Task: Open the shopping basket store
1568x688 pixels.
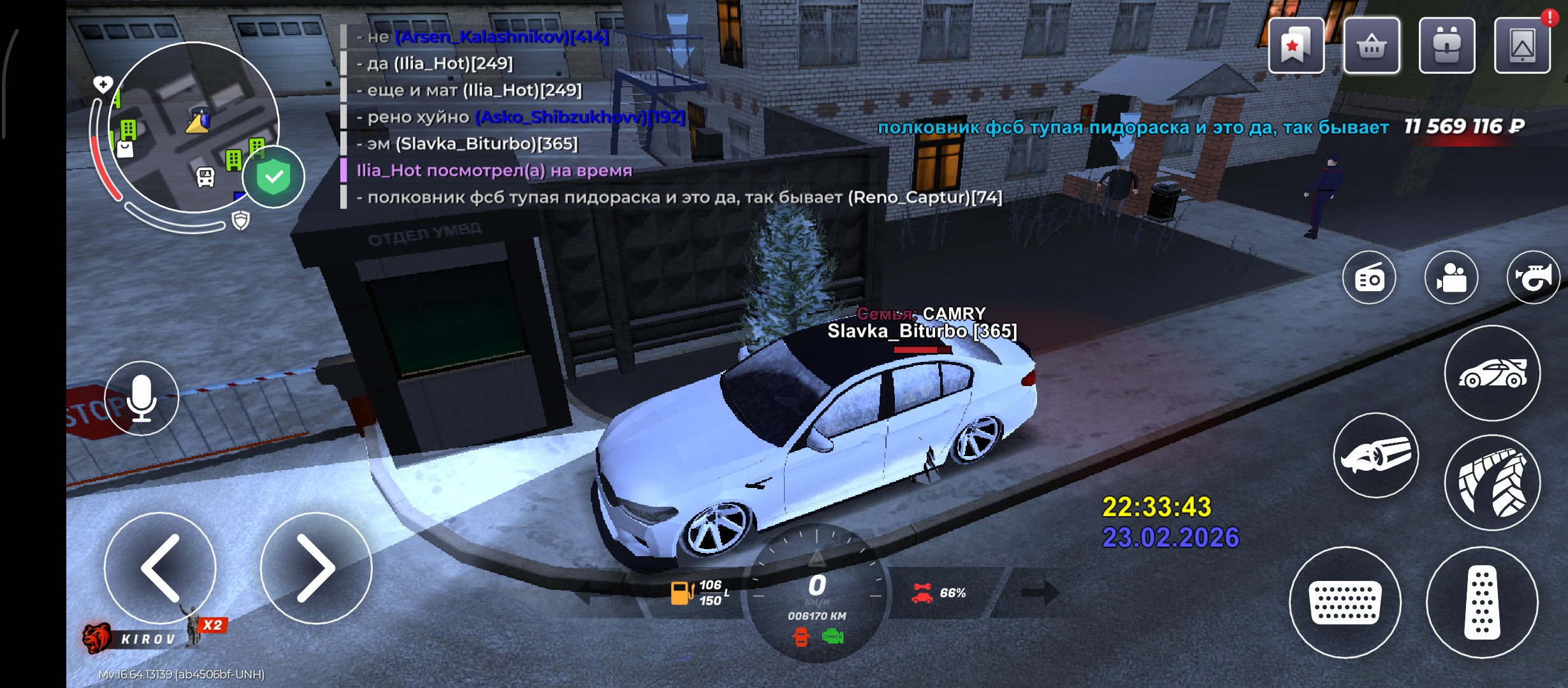Action: pos(1371,46)
